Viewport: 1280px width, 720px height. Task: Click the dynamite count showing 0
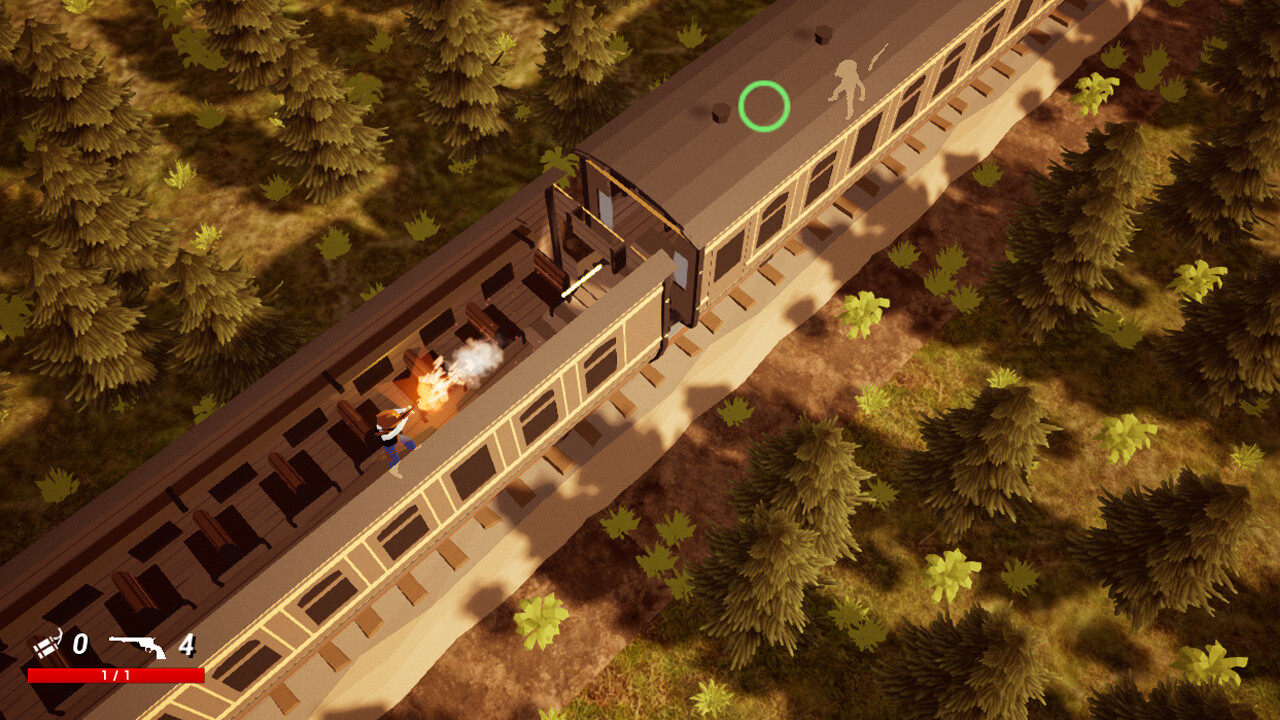pyautogui.click(x=81, y=644)
